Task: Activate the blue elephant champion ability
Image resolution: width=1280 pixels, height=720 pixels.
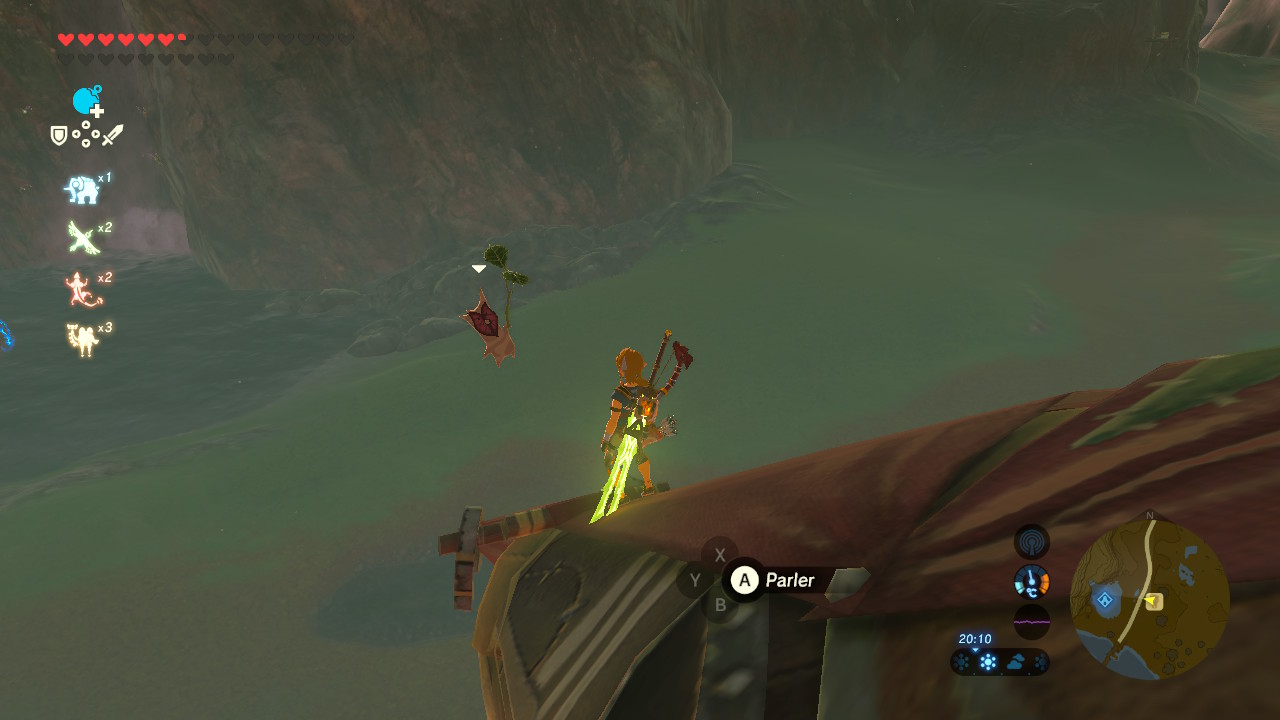Action: coord(82,189)
